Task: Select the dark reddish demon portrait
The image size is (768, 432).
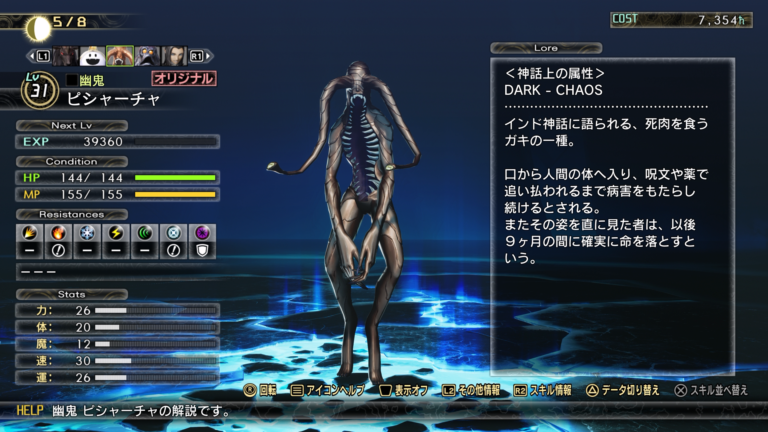Action: [66, 56]
